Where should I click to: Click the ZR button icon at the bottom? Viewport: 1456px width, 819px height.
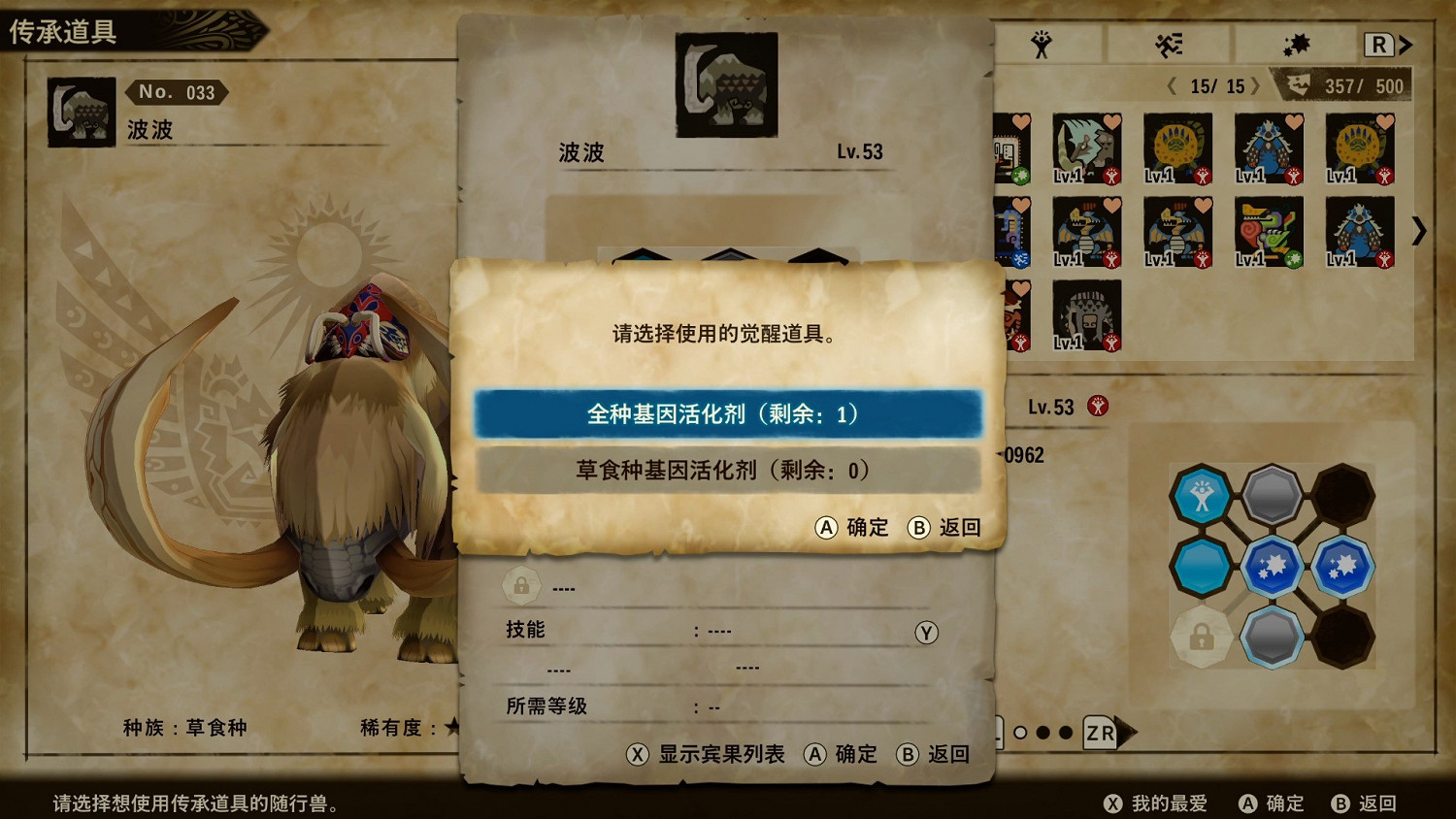point(1100,734)
